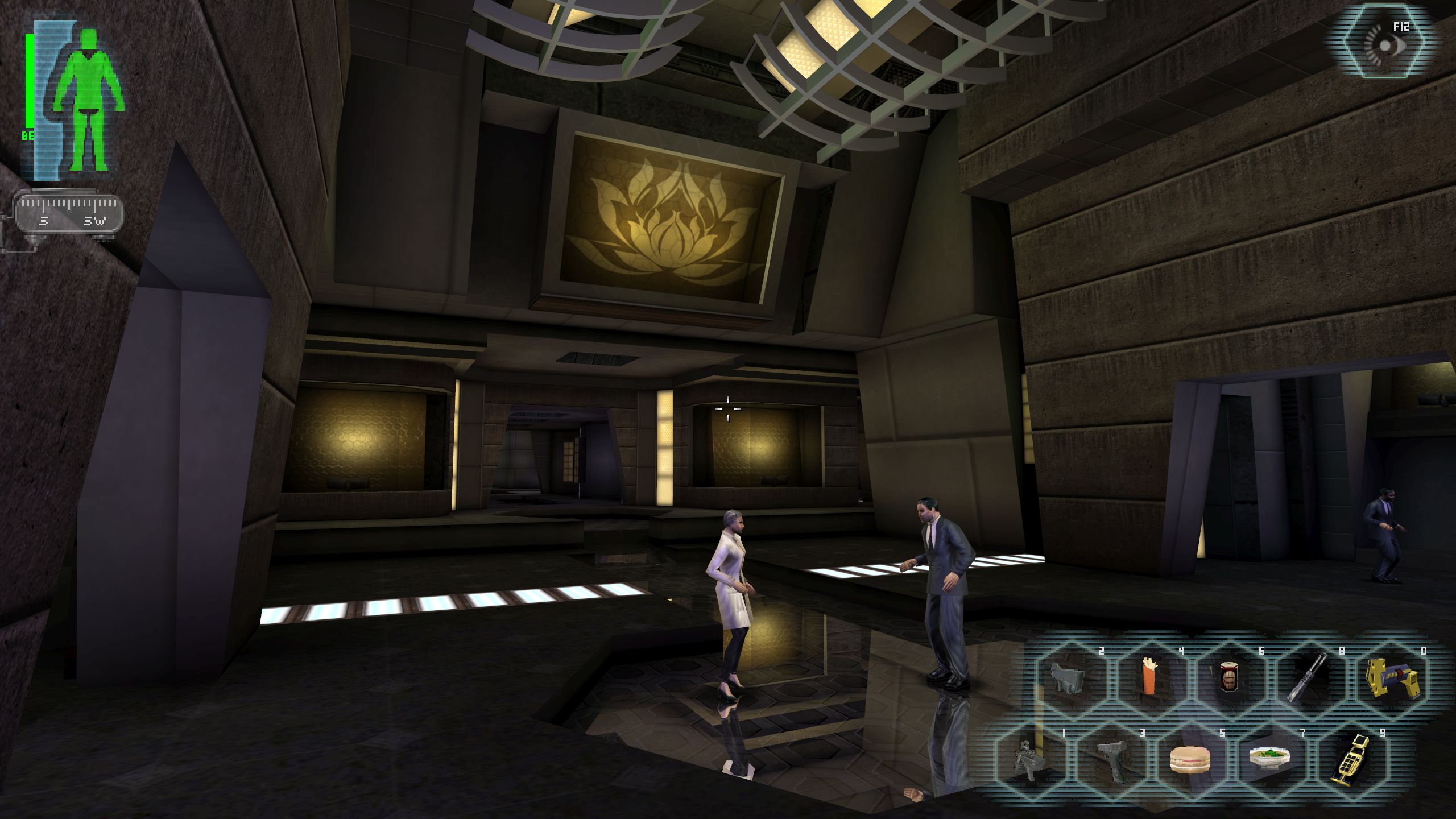Select the gold keypad device in slot 9

click(1350, 759)
